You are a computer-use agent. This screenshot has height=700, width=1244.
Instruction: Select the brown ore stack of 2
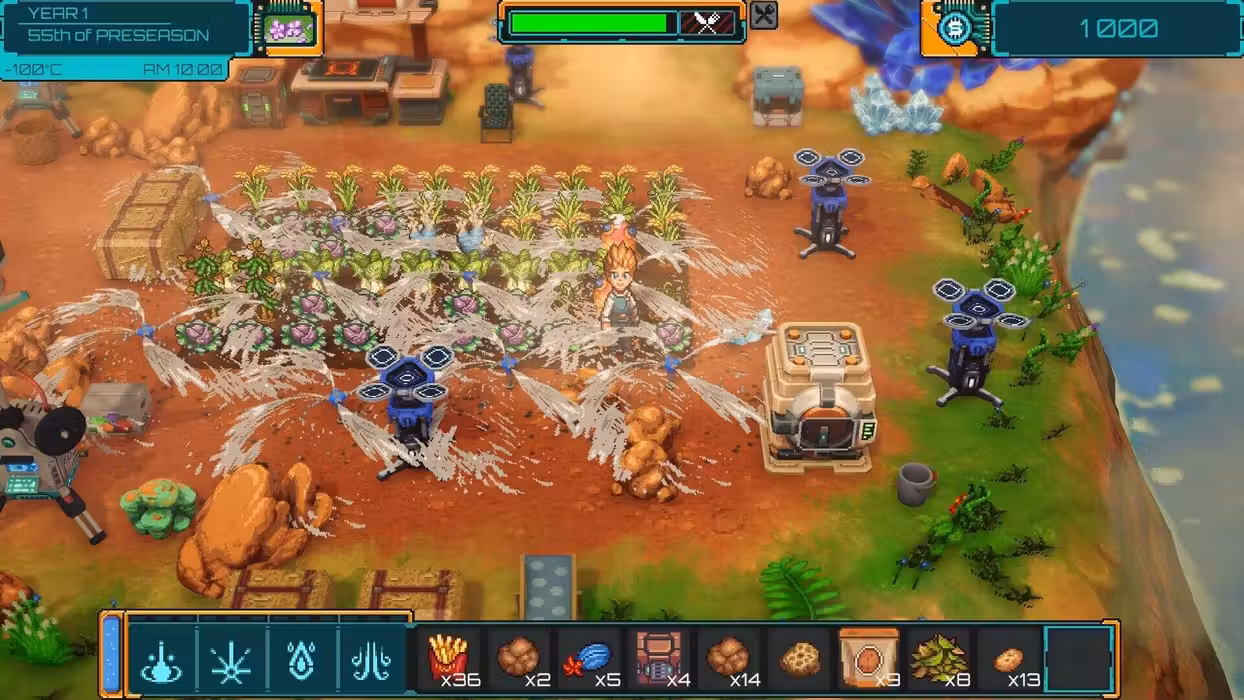pyautogui.click(x=519, y=659)
